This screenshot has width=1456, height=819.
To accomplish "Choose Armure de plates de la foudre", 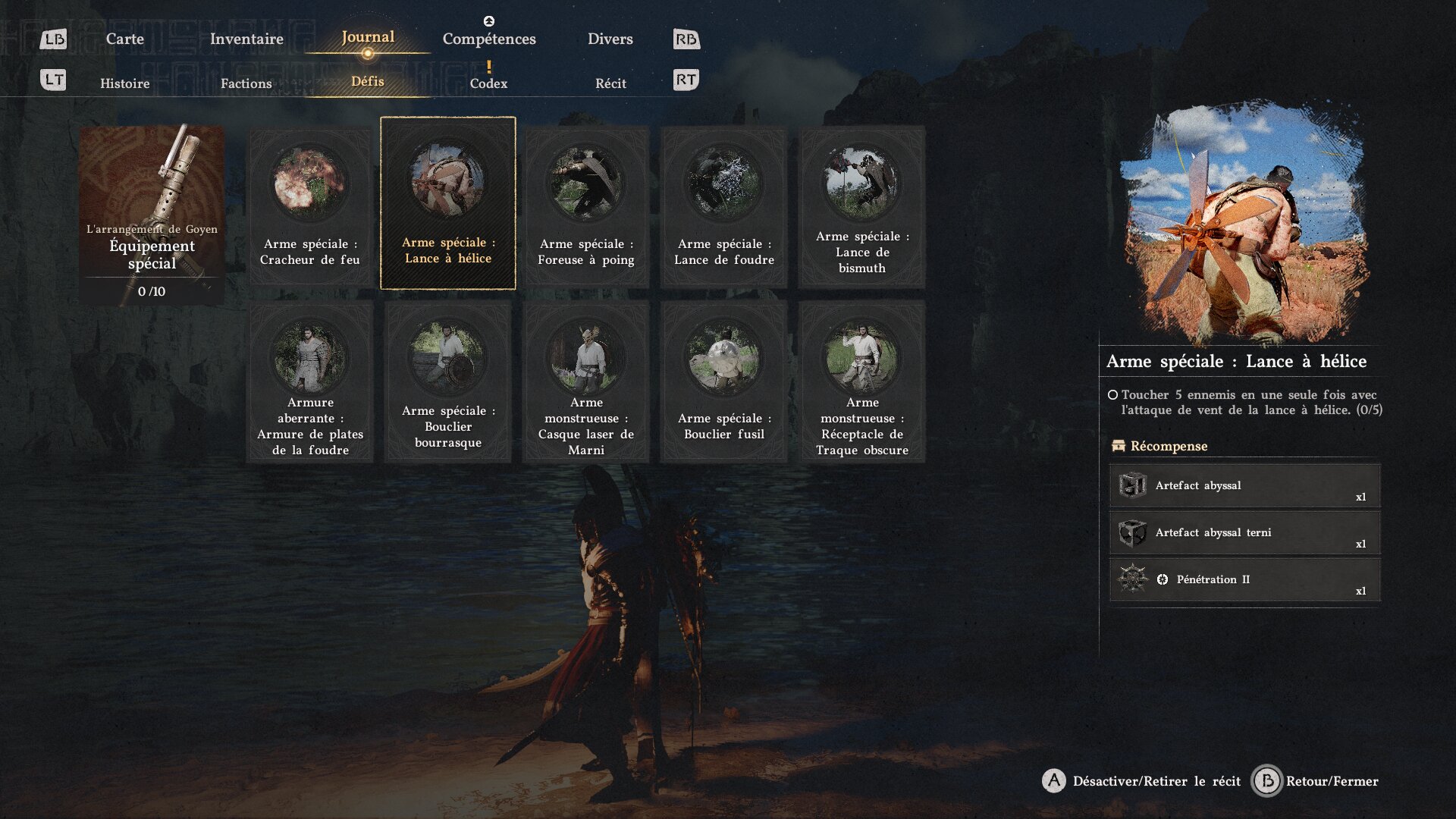I will point(310,381).
